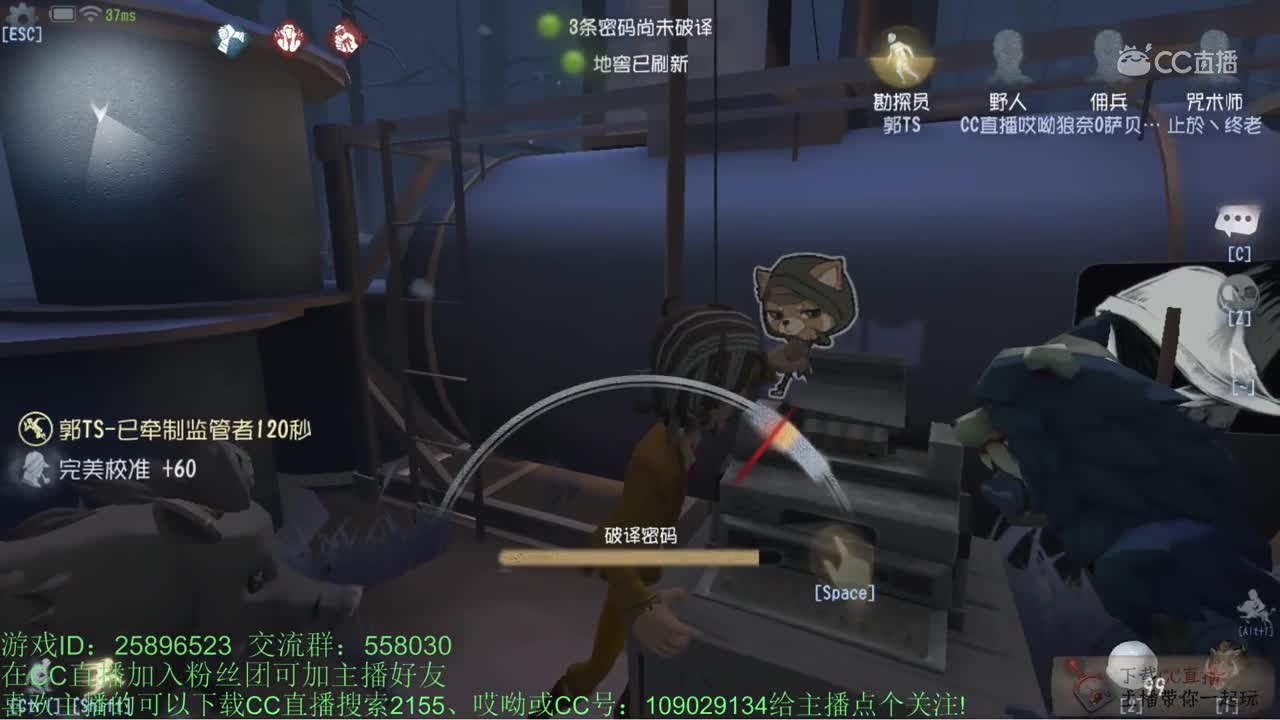Click the 37ms ping readout
Screen dimensions: 1280x720
[x=119, y=12]
